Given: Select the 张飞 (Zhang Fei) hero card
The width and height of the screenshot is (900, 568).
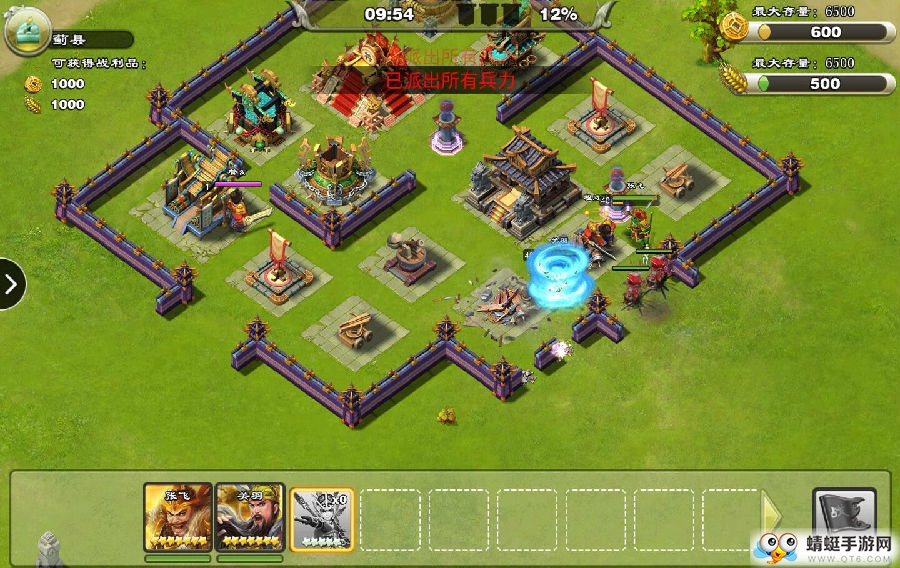Looking at the screenshot, I should tap(177, 517).
